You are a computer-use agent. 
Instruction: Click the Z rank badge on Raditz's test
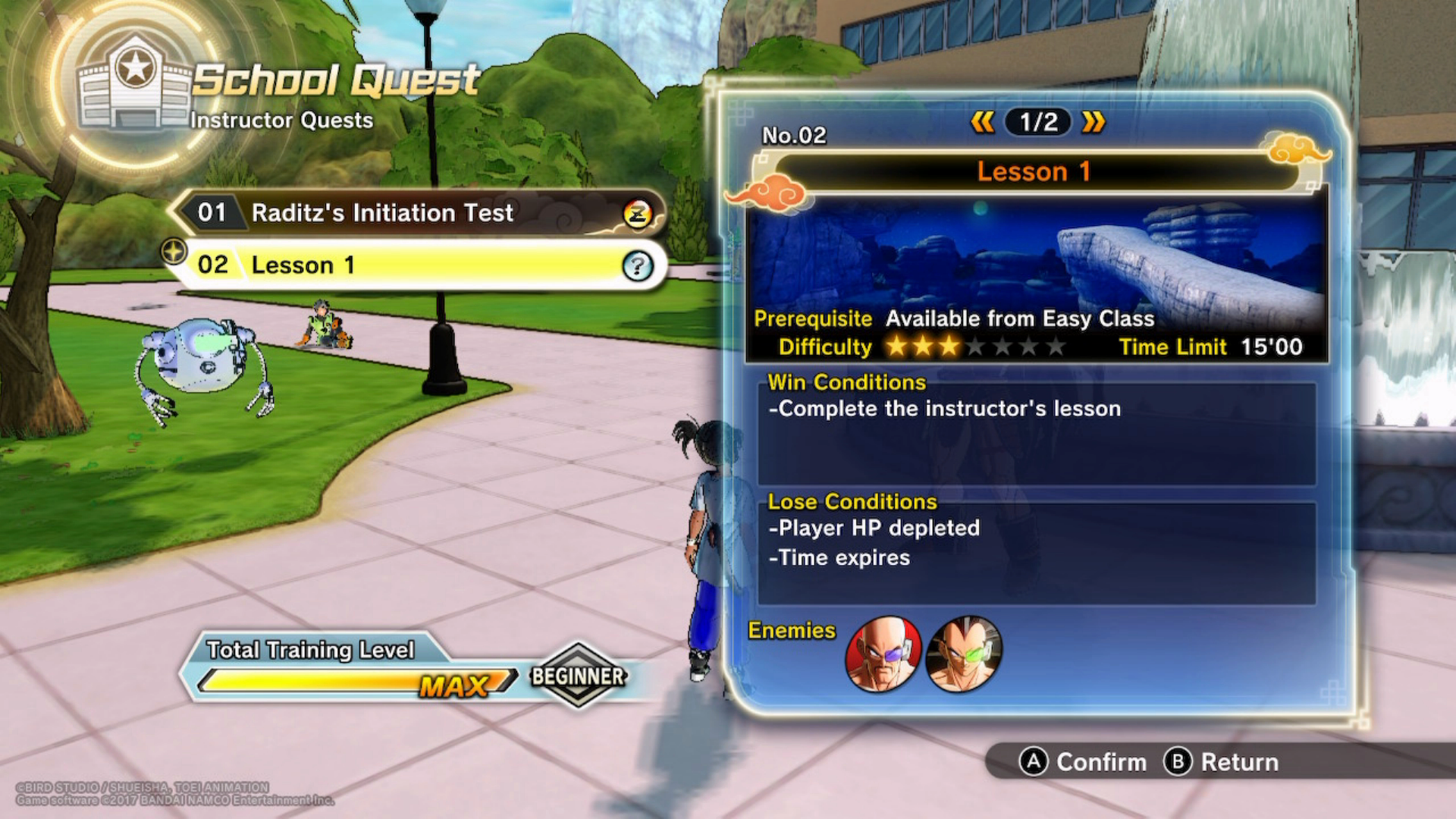coord(638,215)
